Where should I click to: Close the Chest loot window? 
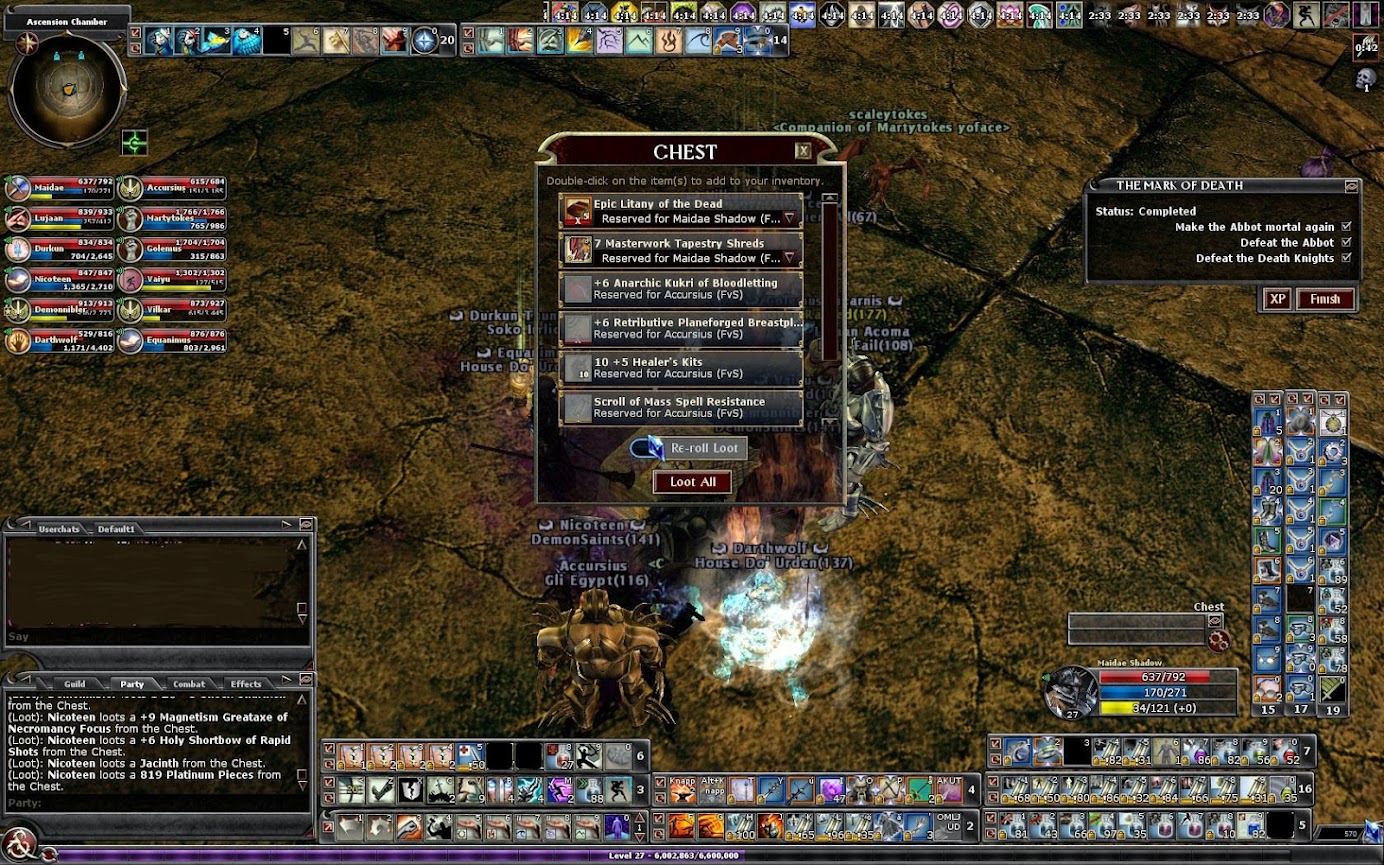pos(802,151)
